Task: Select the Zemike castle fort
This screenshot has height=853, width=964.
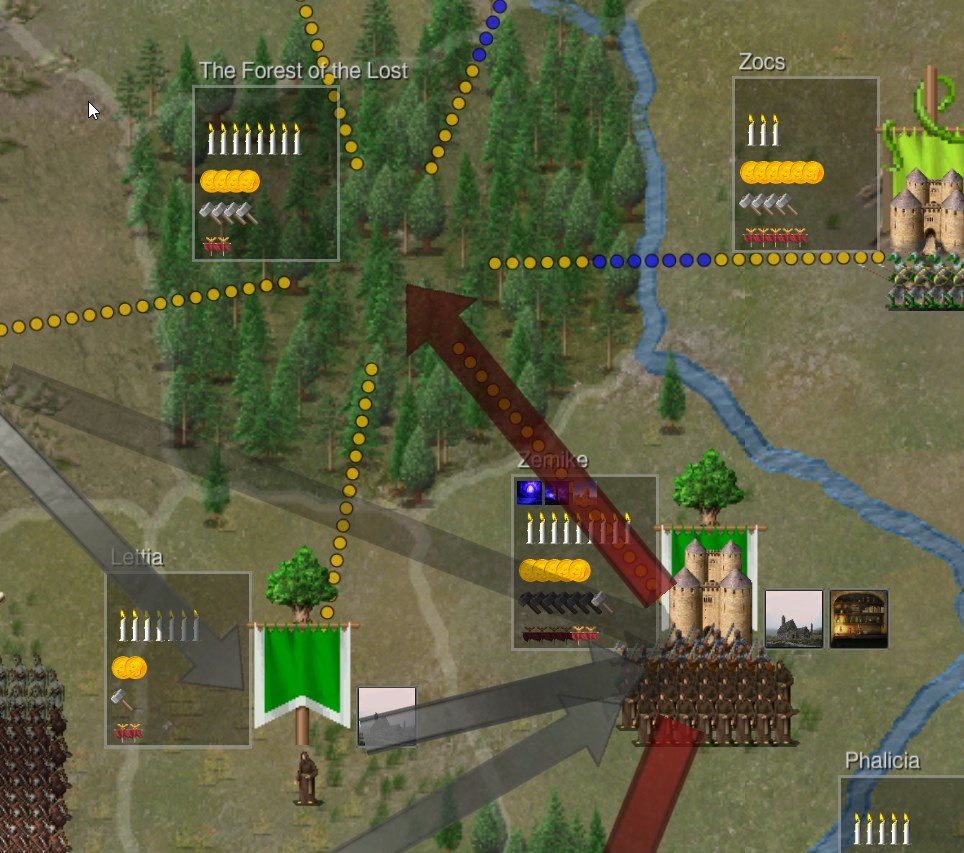Action: tap(711, 590)
